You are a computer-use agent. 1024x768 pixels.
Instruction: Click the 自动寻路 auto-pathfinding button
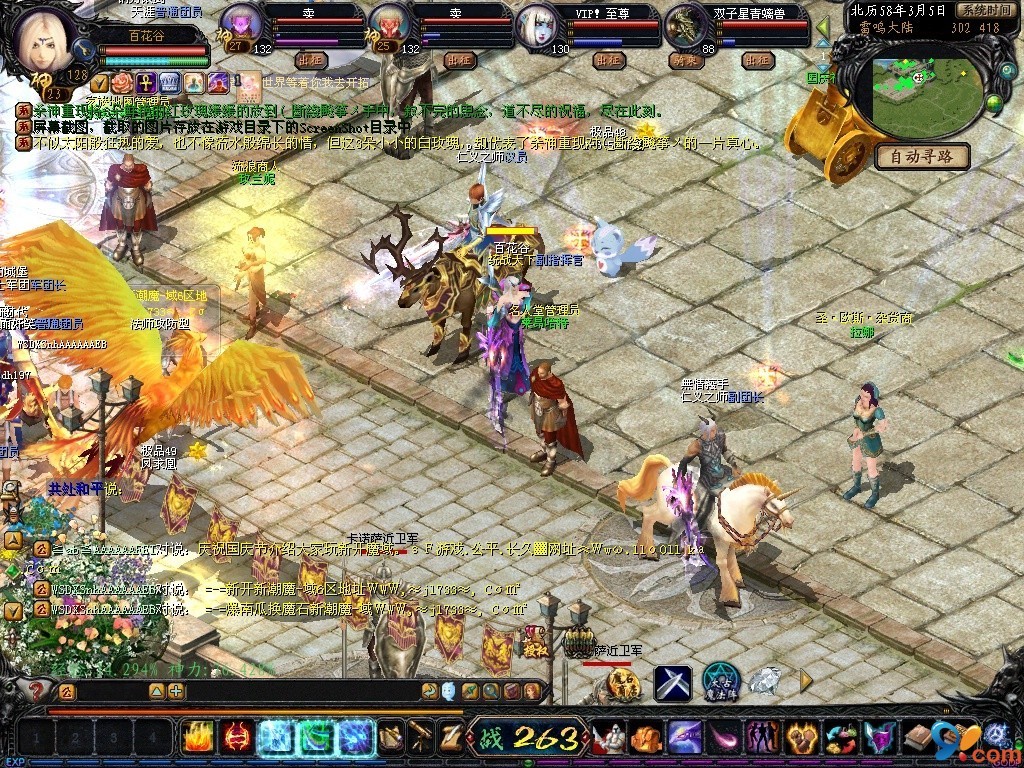pos(922,156)
